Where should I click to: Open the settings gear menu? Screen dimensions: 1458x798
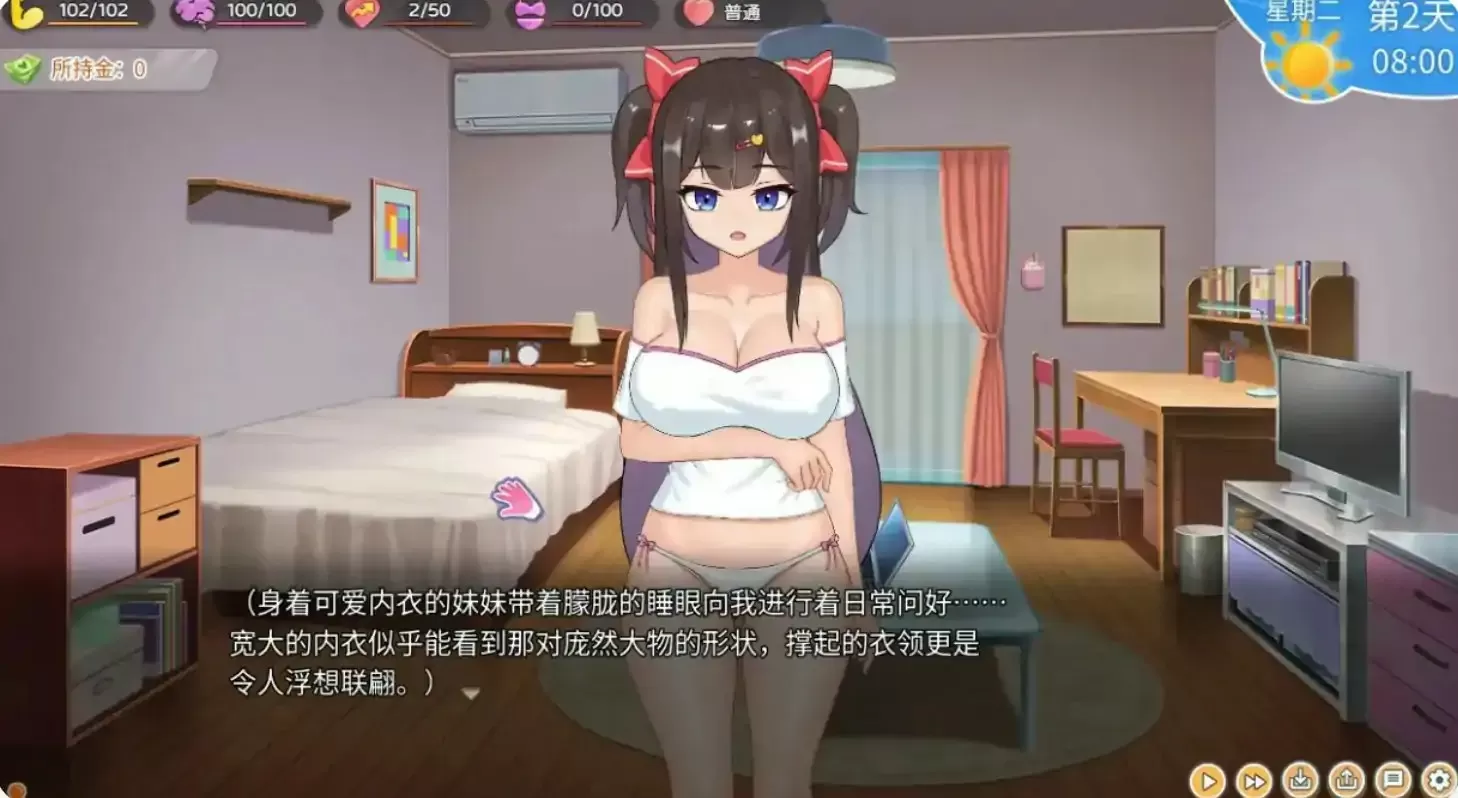[x=1438, y=779]
